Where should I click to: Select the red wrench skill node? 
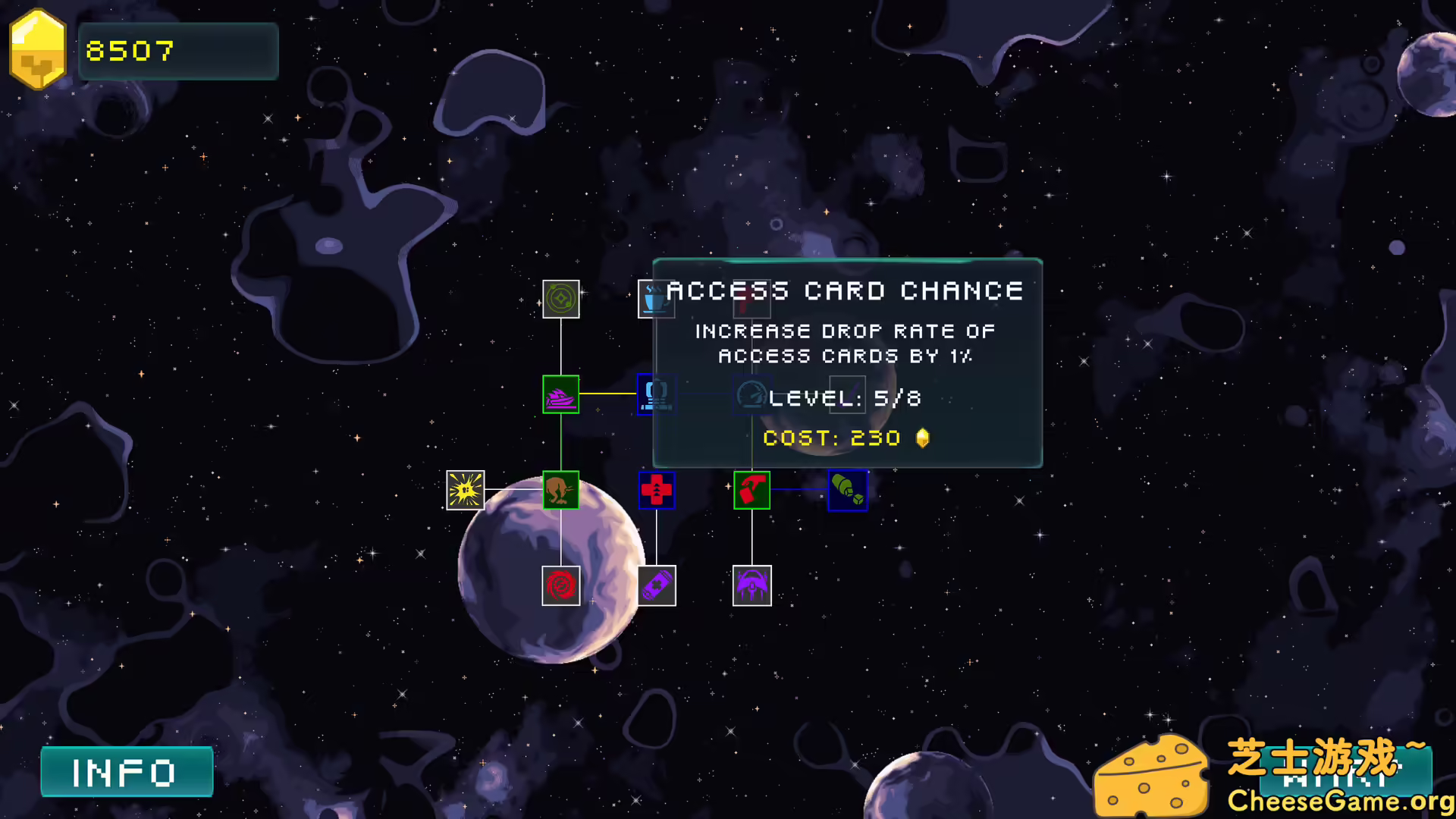click(752, 299)
